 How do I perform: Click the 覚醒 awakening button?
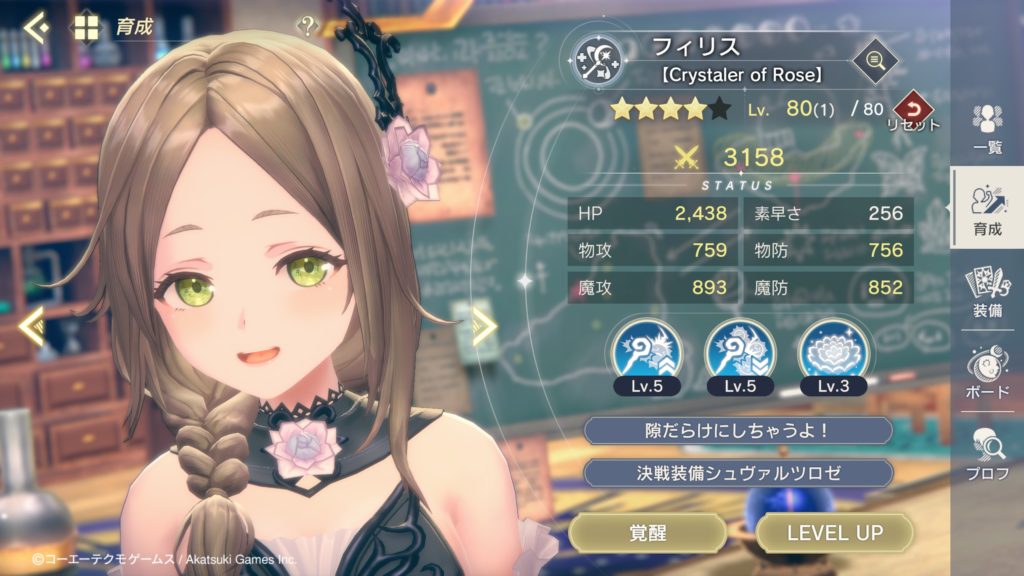tap(647, 533)
